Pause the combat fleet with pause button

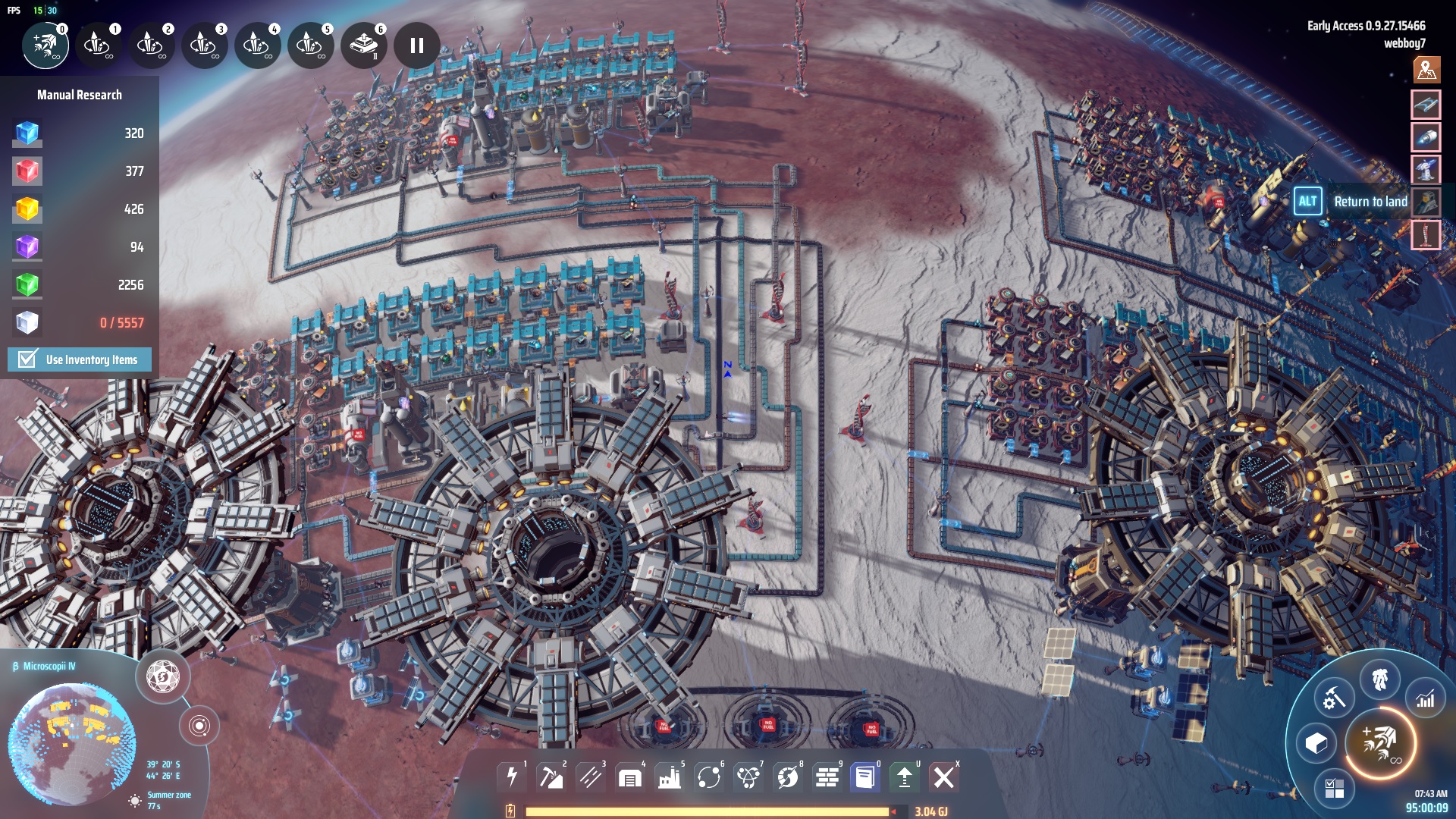[x=416, y=45]
